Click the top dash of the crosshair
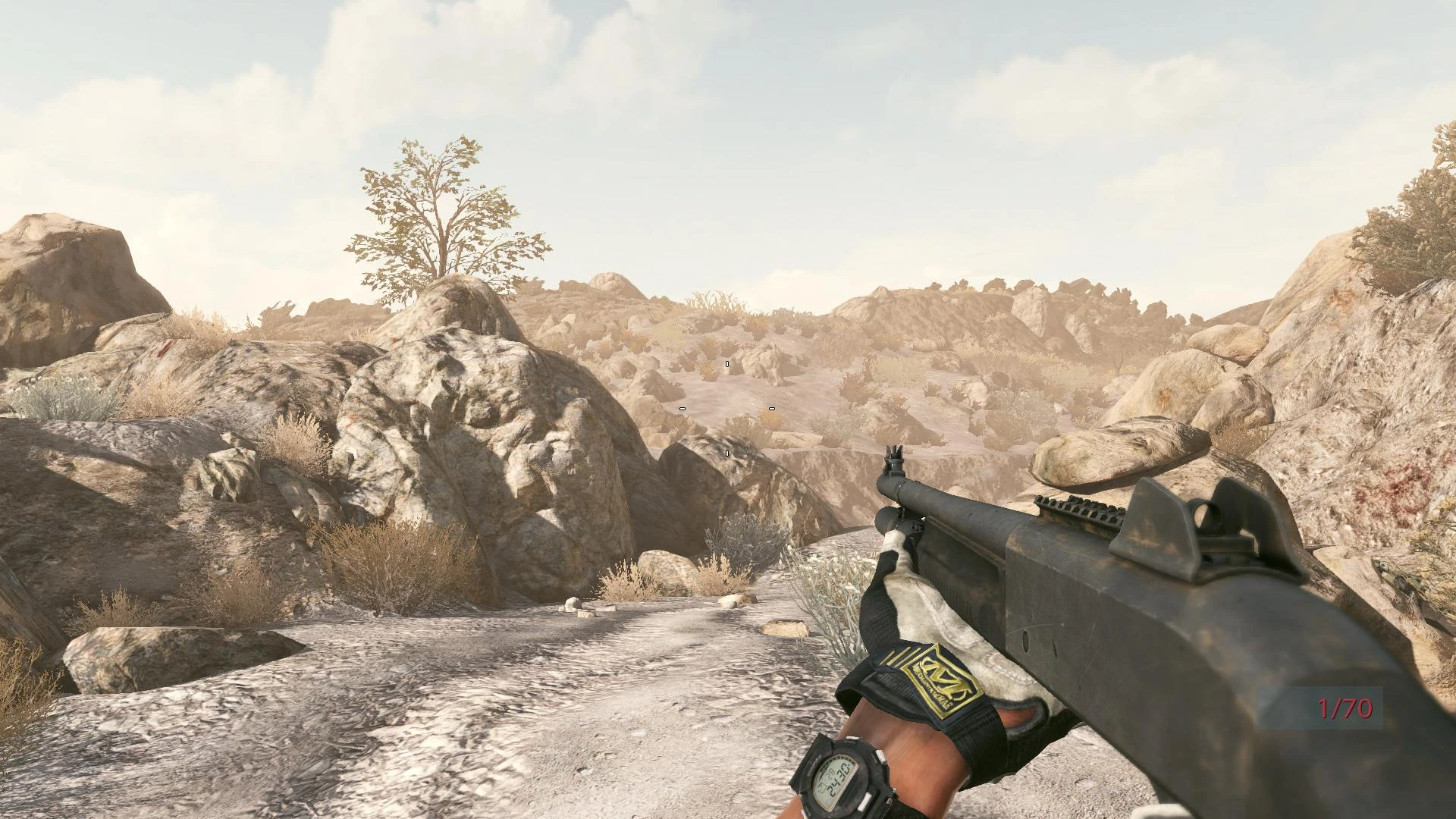1456x819 pixels. 727,363
